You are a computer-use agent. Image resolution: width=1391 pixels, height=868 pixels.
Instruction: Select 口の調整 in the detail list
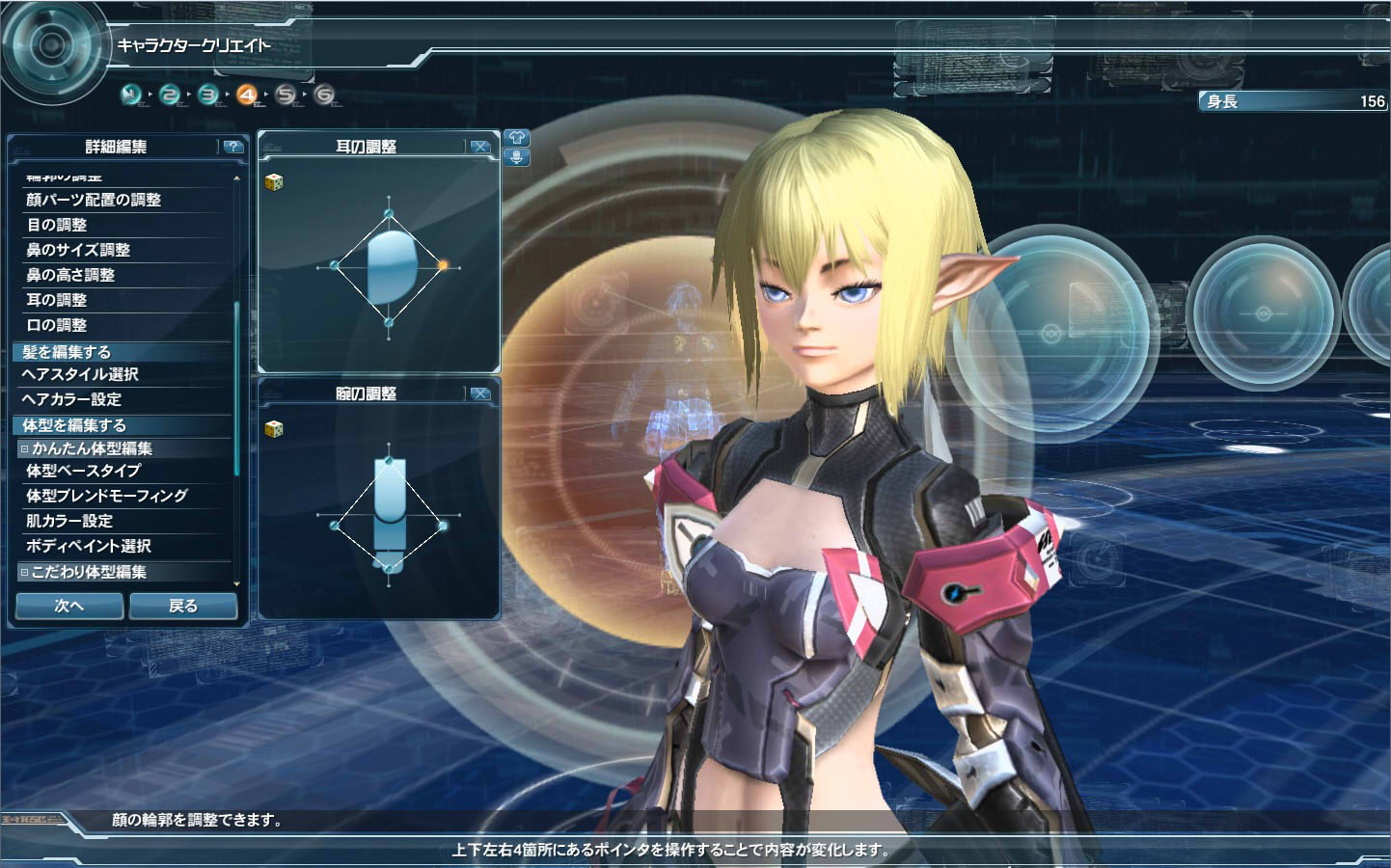(57, 325)
